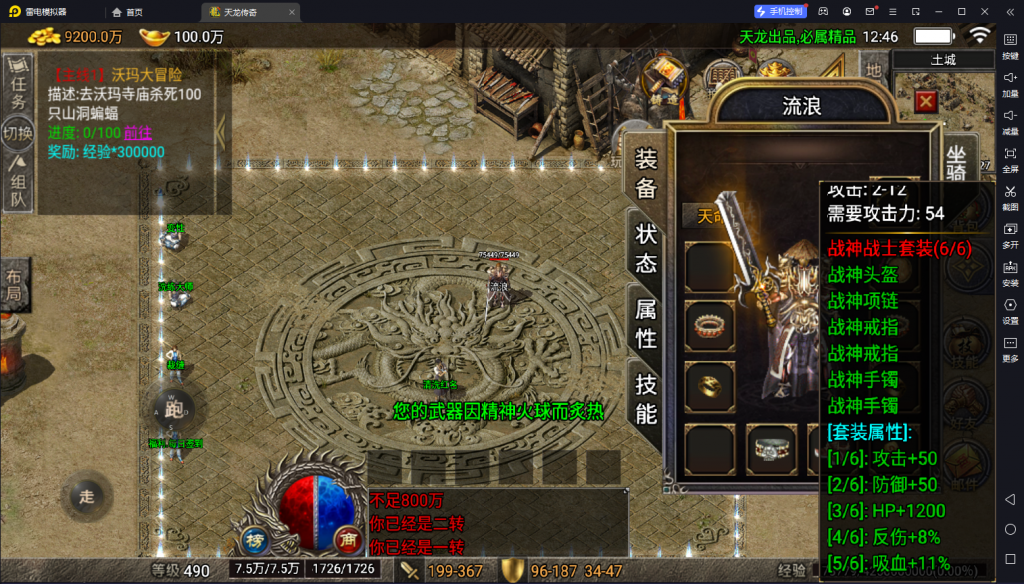Open the 布局 layout button
This screenshot has height=584, width=1024.
[x=13, y=286]
